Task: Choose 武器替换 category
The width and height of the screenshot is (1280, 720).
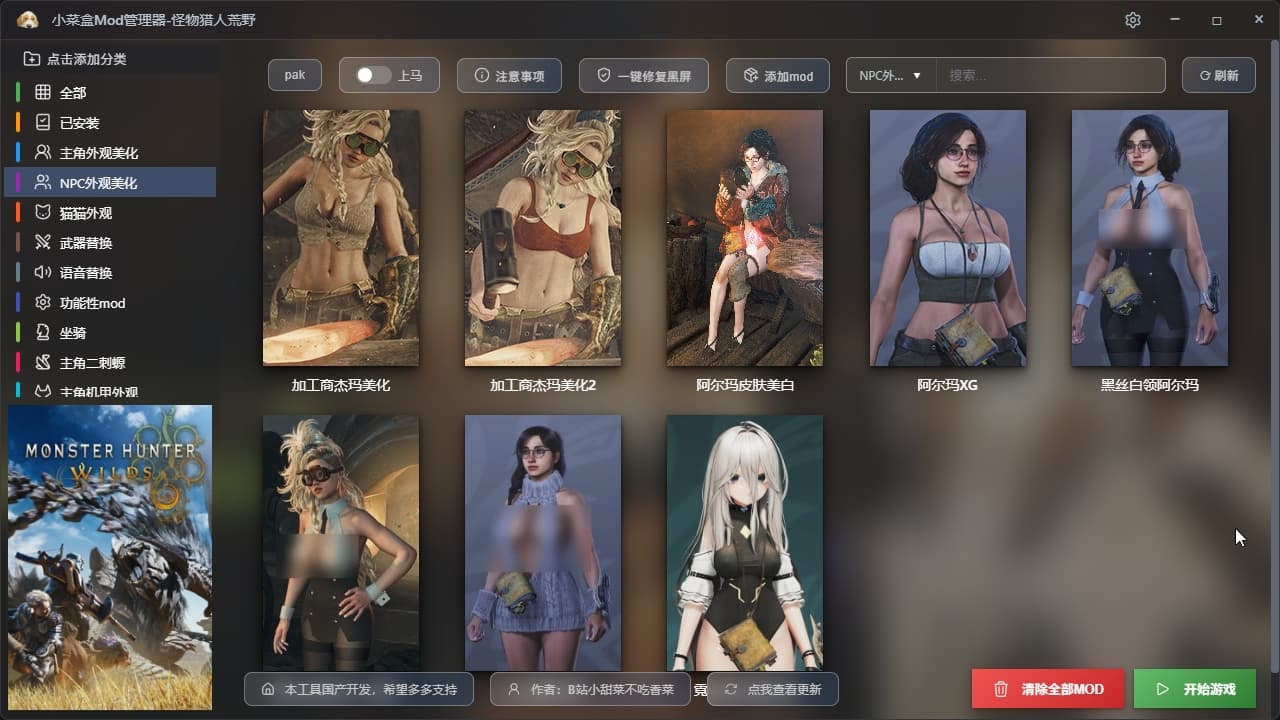Action: pyautogui.click(x=85, y=243)
